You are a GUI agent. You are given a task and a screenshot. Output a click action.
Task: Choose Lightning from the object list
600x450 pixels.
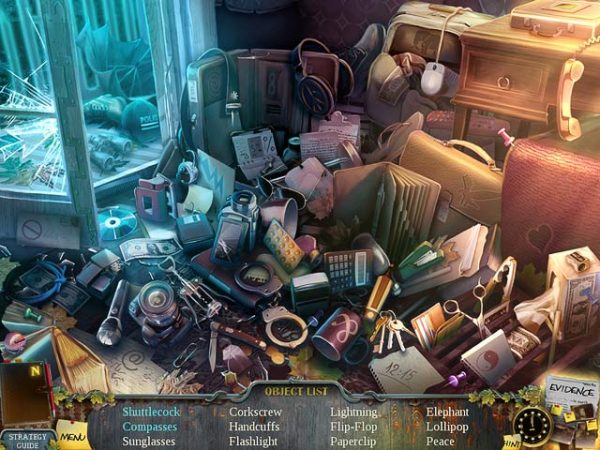tap(354, 411)
